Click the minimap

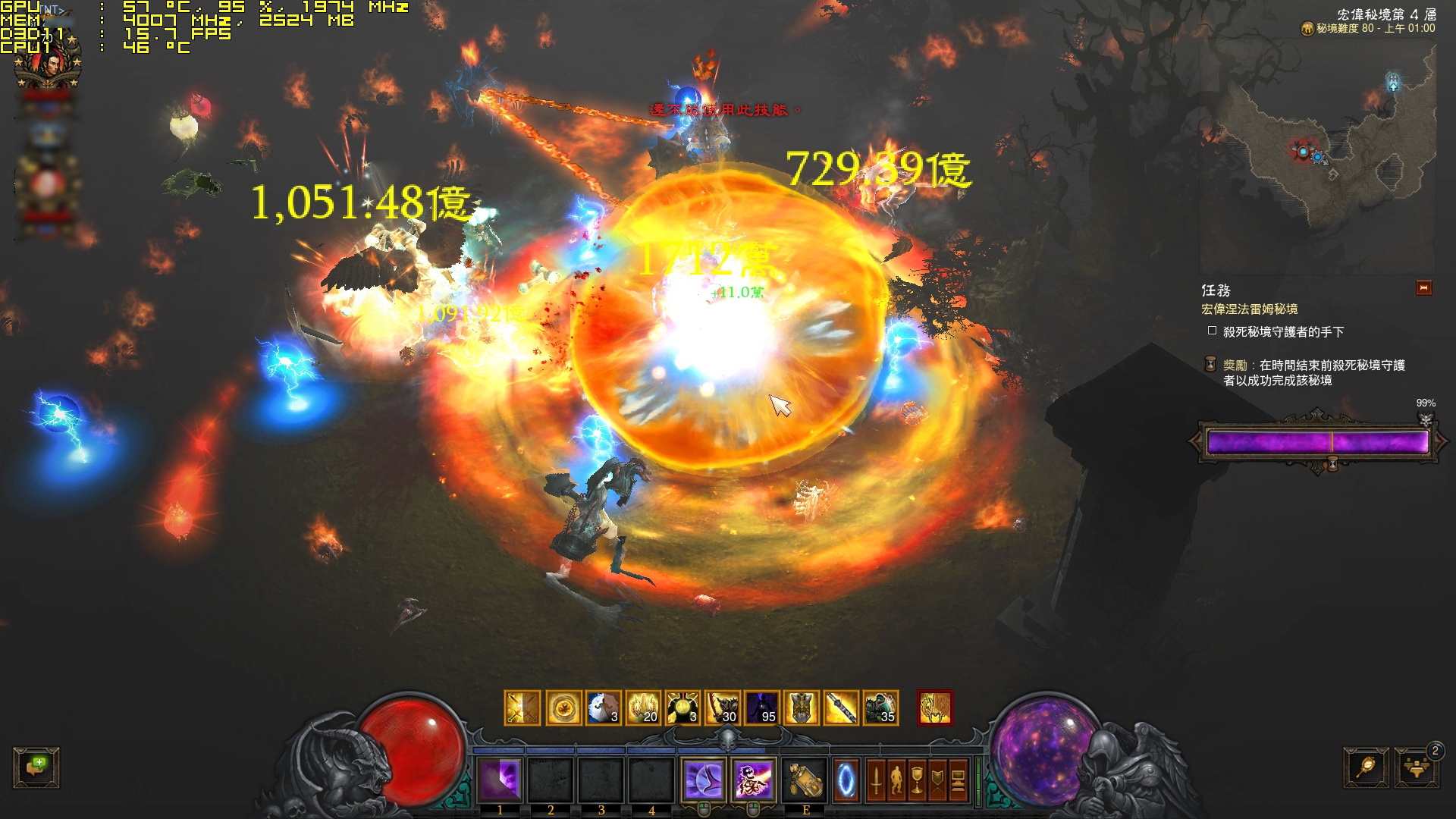(x=1318, y=159)
